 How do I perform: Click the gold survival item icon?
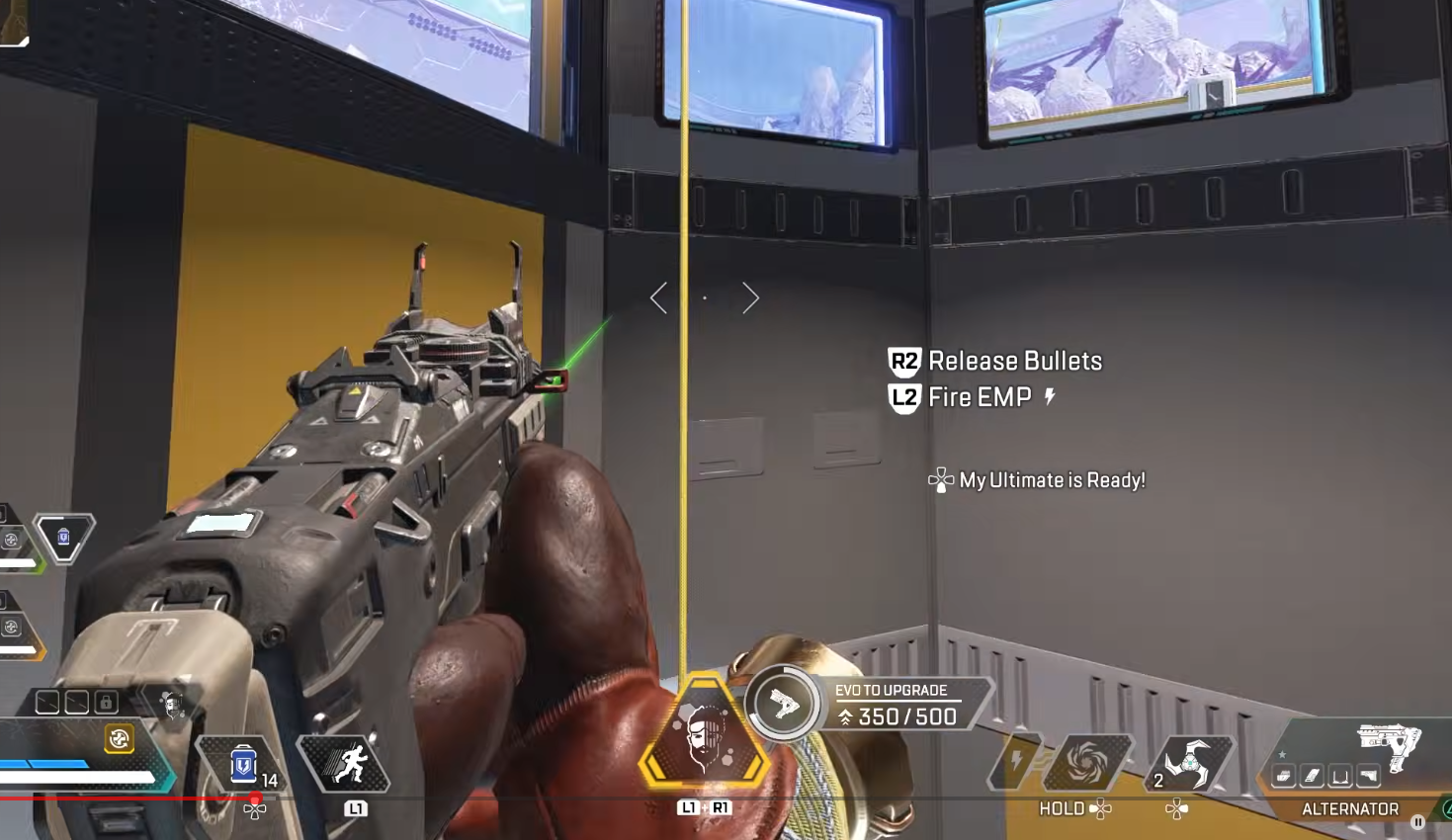[x=119, y=738]
